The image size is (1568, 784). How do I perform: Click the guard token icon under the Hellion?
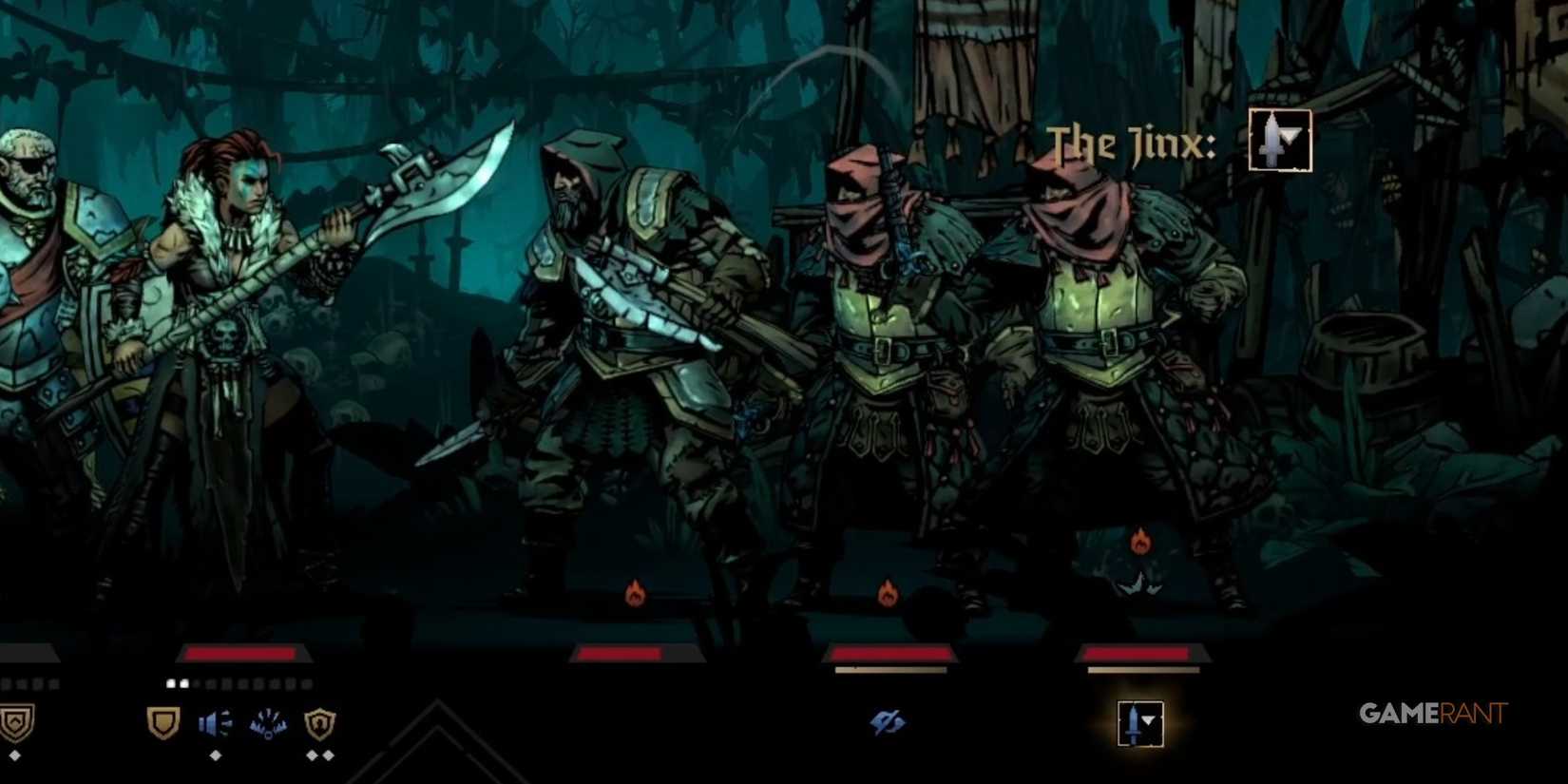pos(319,722)
